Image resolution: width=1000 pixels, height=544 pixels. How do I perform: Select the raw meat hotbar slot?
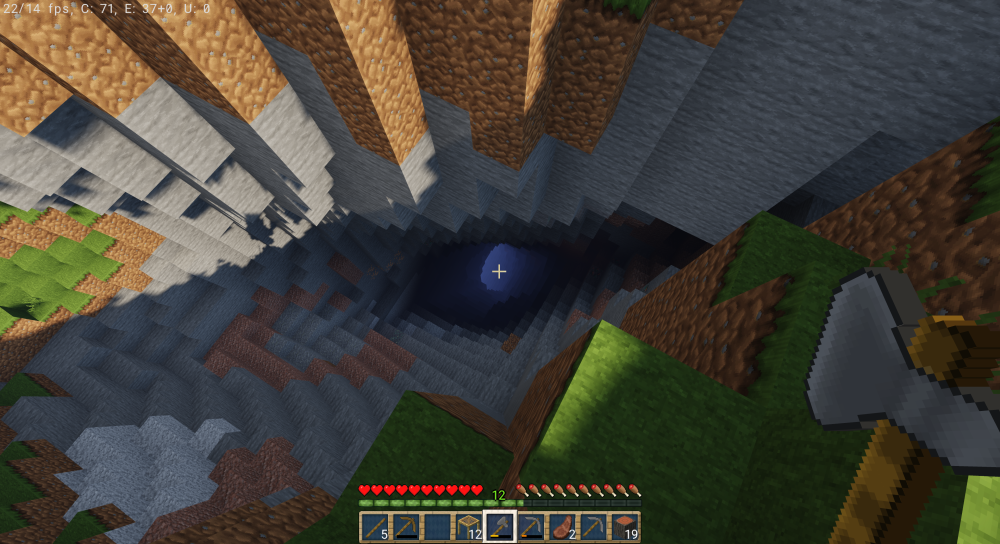562,527
